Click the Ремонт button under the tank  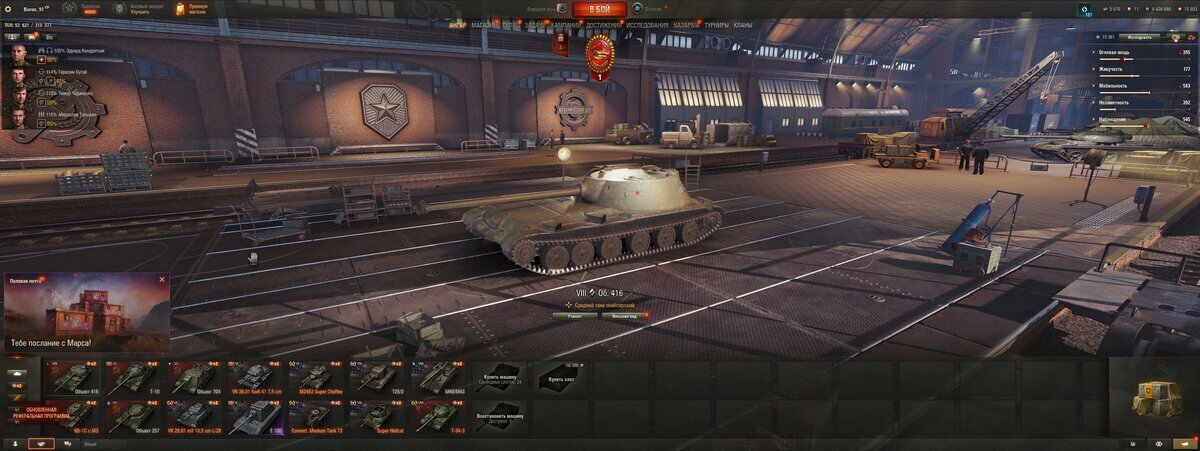coord(575,315)
